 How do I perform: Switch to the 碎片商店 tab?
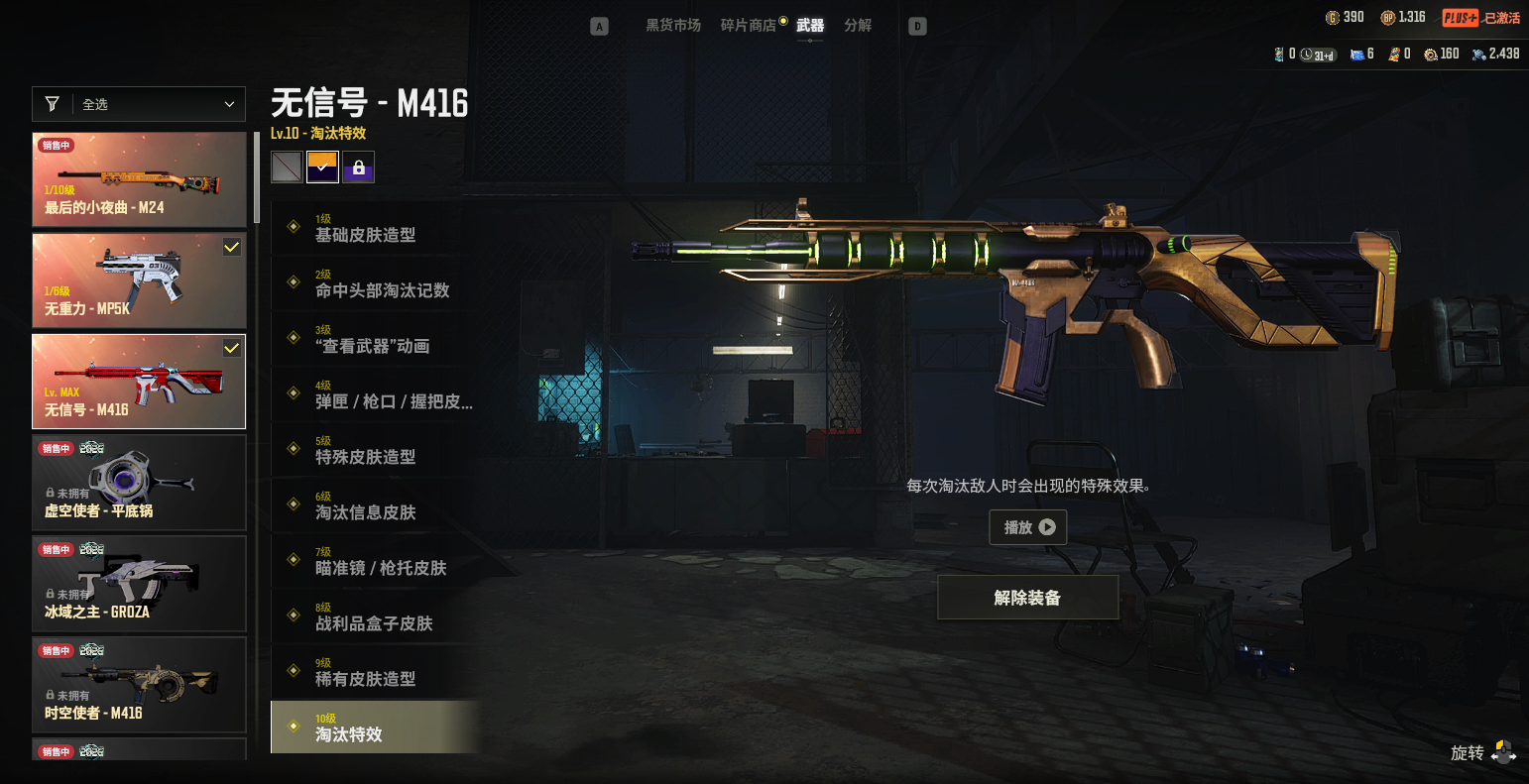coord(748,26)
